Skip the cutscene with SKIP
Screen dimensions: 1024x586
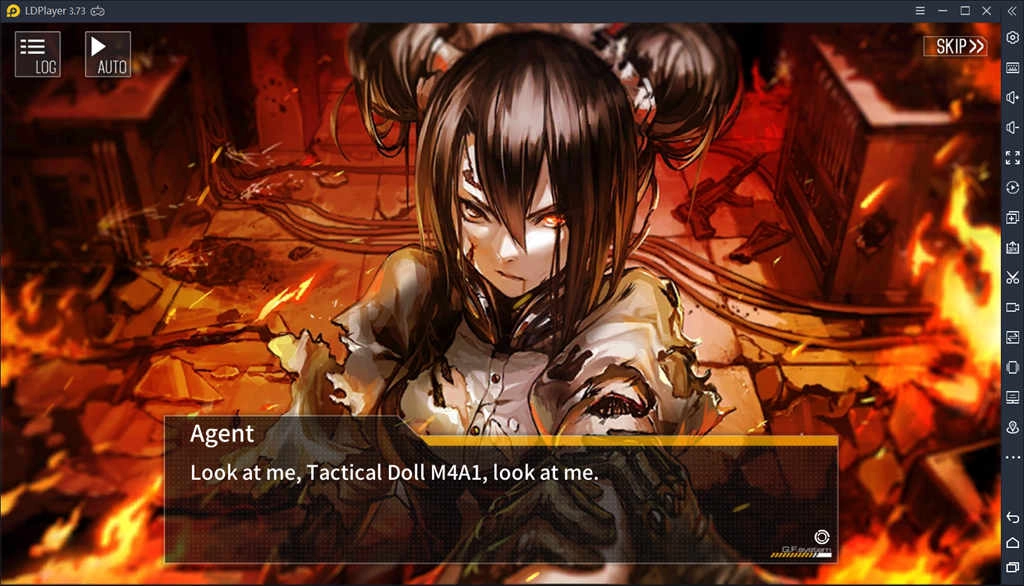tap(955, 46)
